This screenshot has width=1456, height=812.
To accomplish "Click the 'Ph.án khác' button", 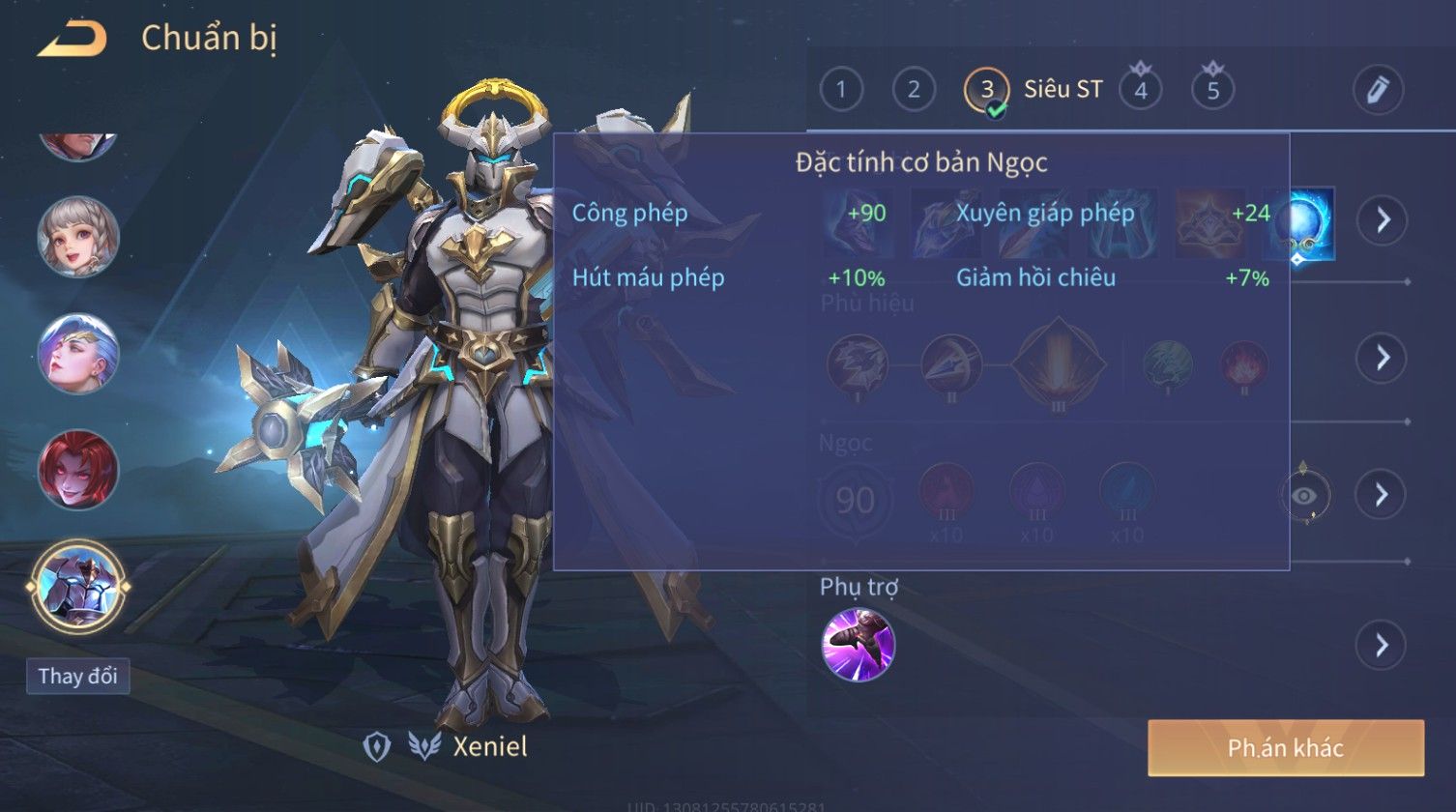I will coord(1286,747).
